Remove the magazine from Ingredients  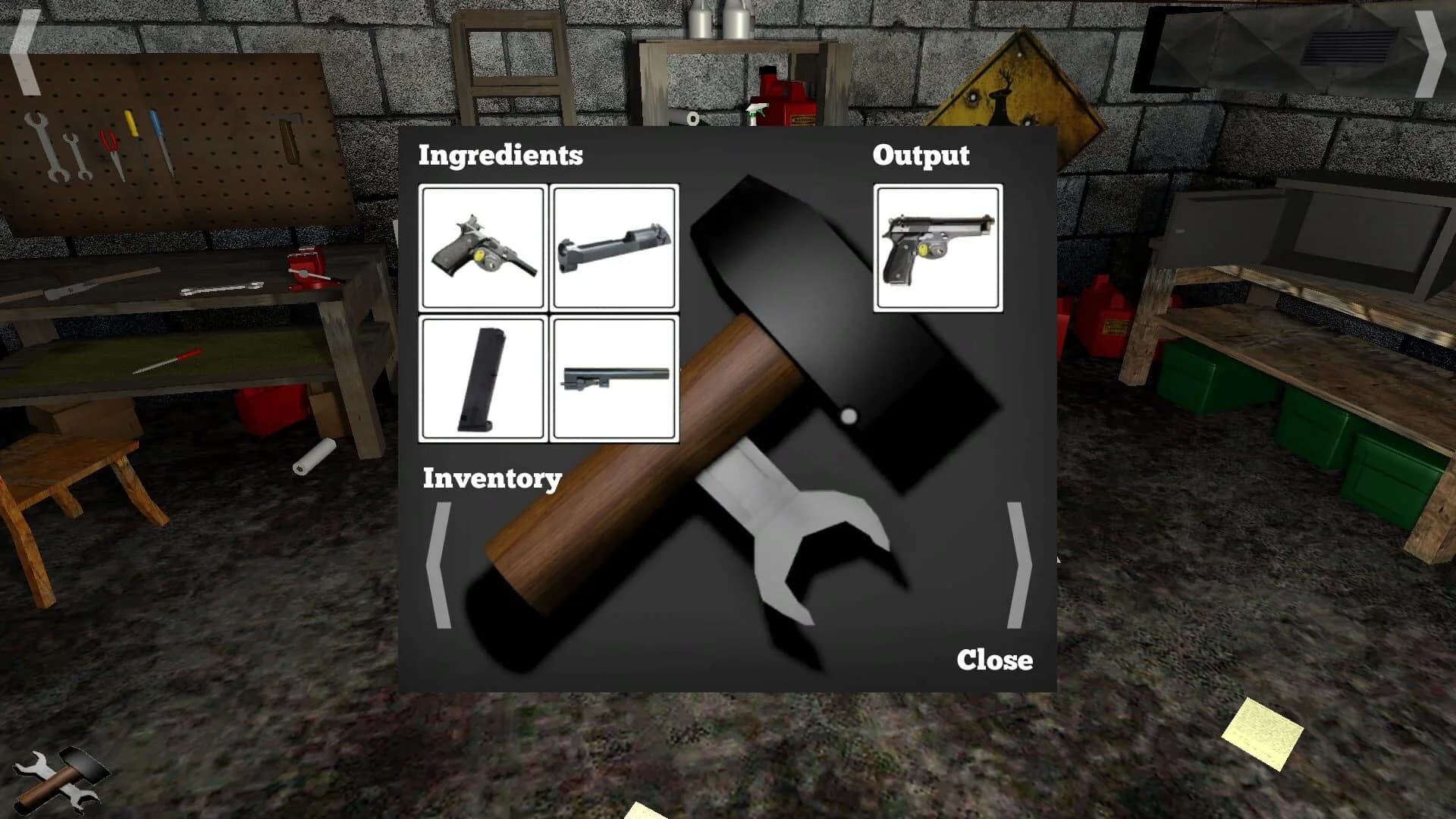pyautogui.click(x=483, y=378)
